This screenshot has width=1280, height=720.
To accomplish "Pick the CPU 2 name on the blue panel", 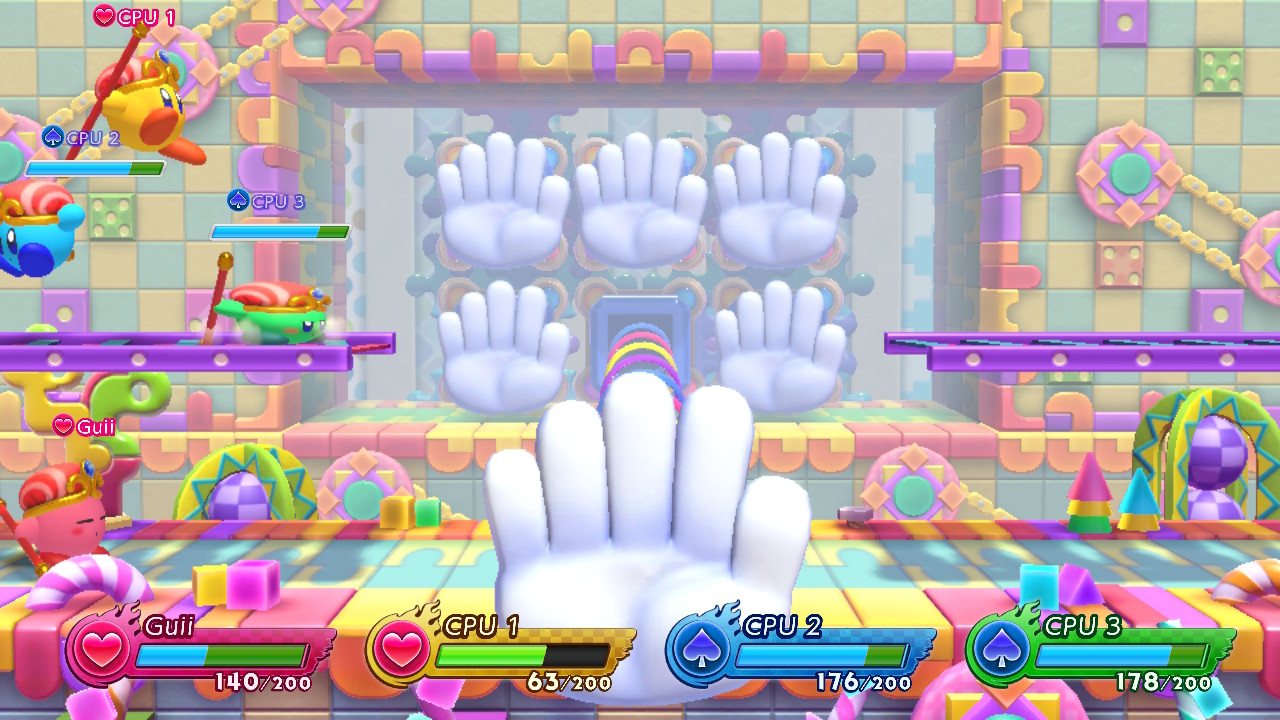I will click(x=782, y=627).
